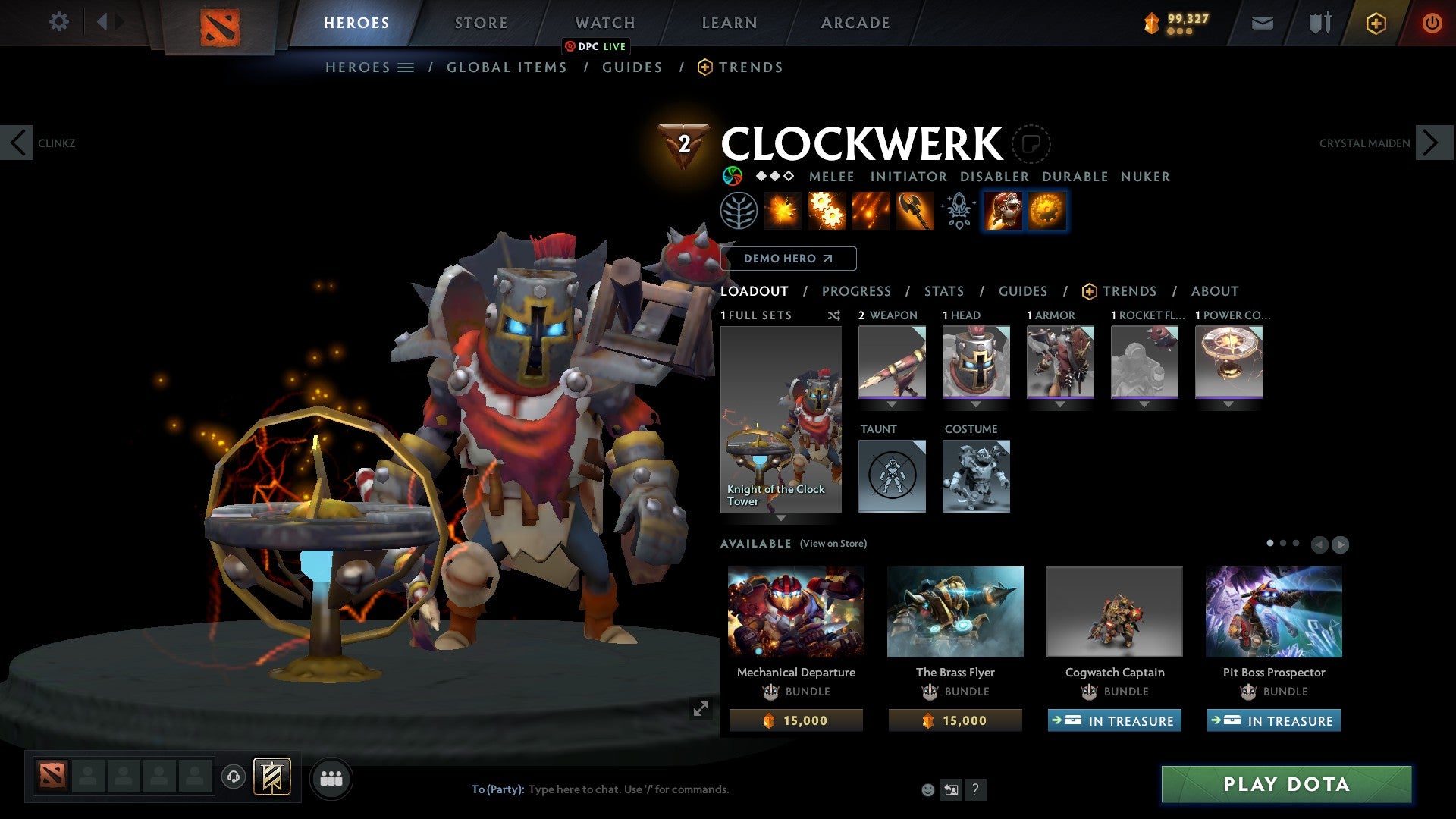Open the settings gear icon
1456x819 pixels.
point(58,22)
